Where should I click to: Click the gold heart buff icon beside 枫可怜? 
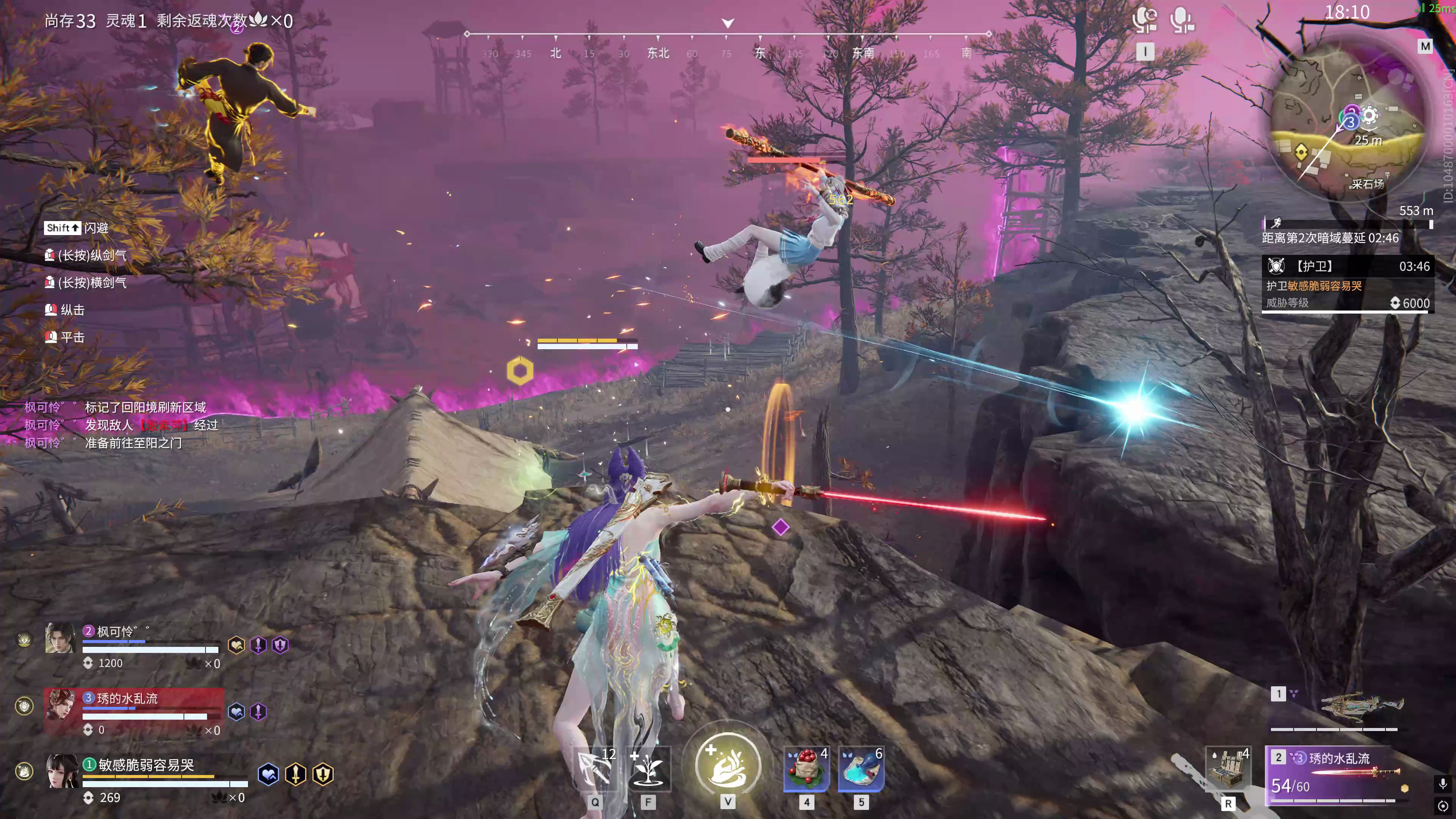[x=236, y=645]
